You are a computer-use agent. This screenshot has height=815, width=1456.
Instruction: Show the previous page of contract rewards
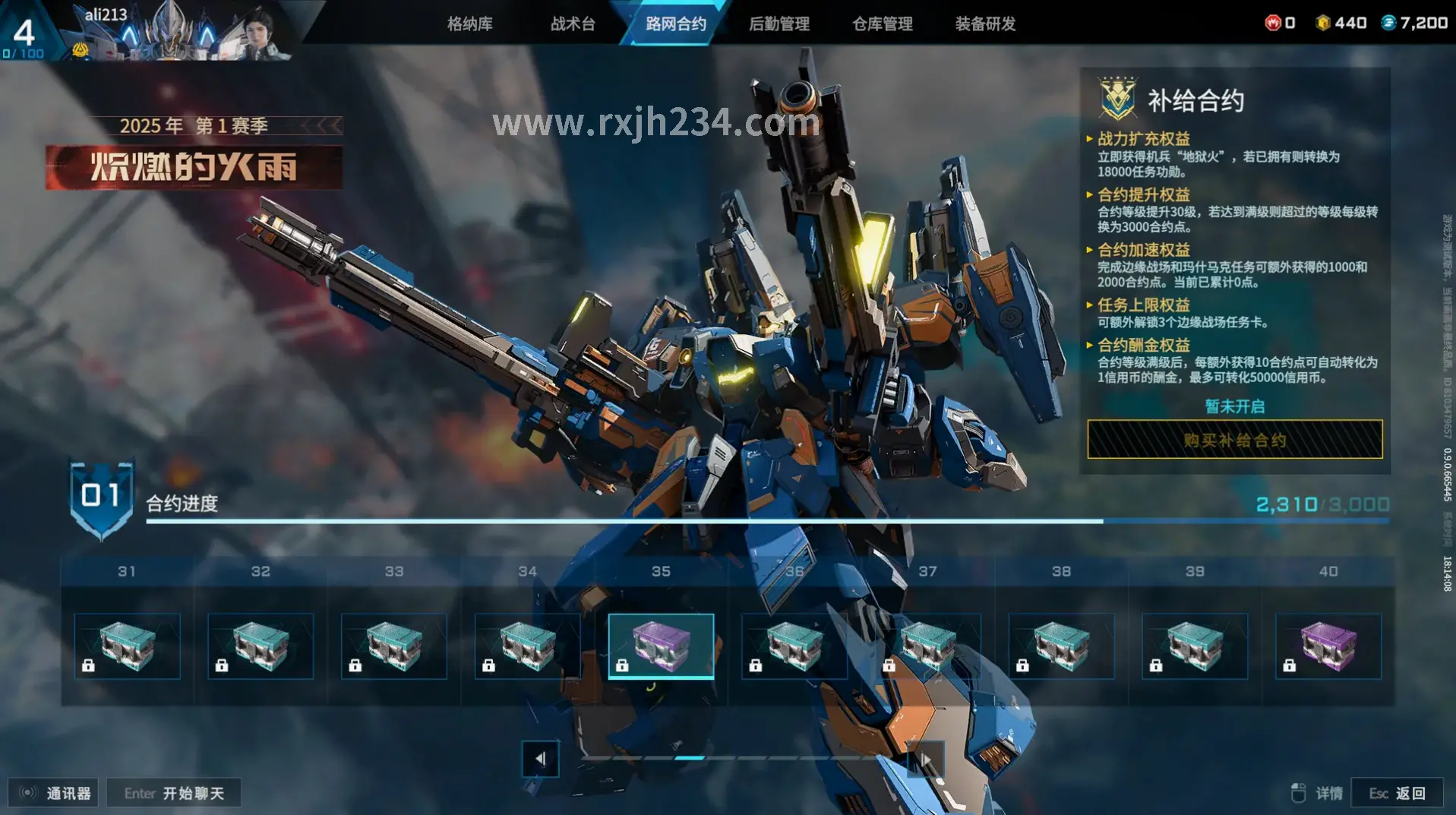coord(540,758)
